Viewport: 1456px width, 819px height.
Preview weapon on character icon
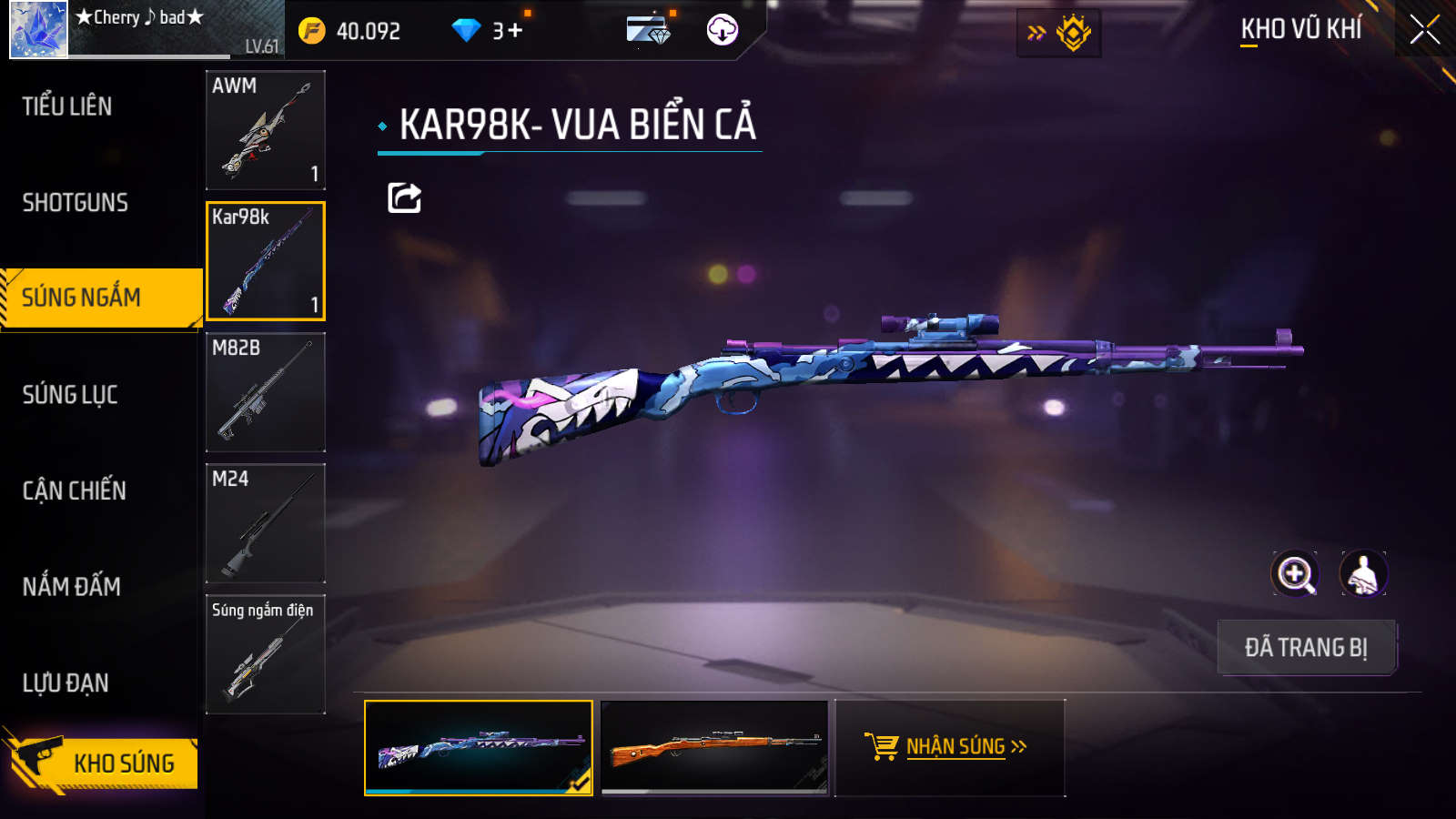(x=1362, y=574)
